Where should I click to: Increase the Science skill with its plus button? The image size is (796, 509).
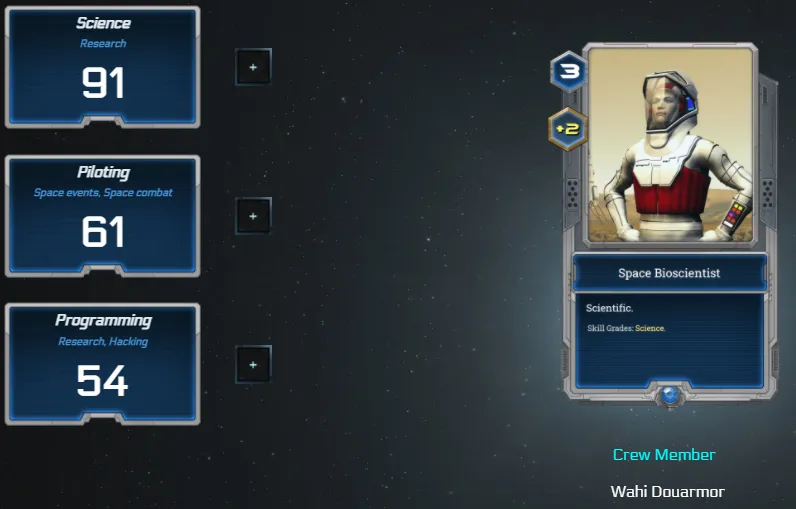tap(253, 67)
